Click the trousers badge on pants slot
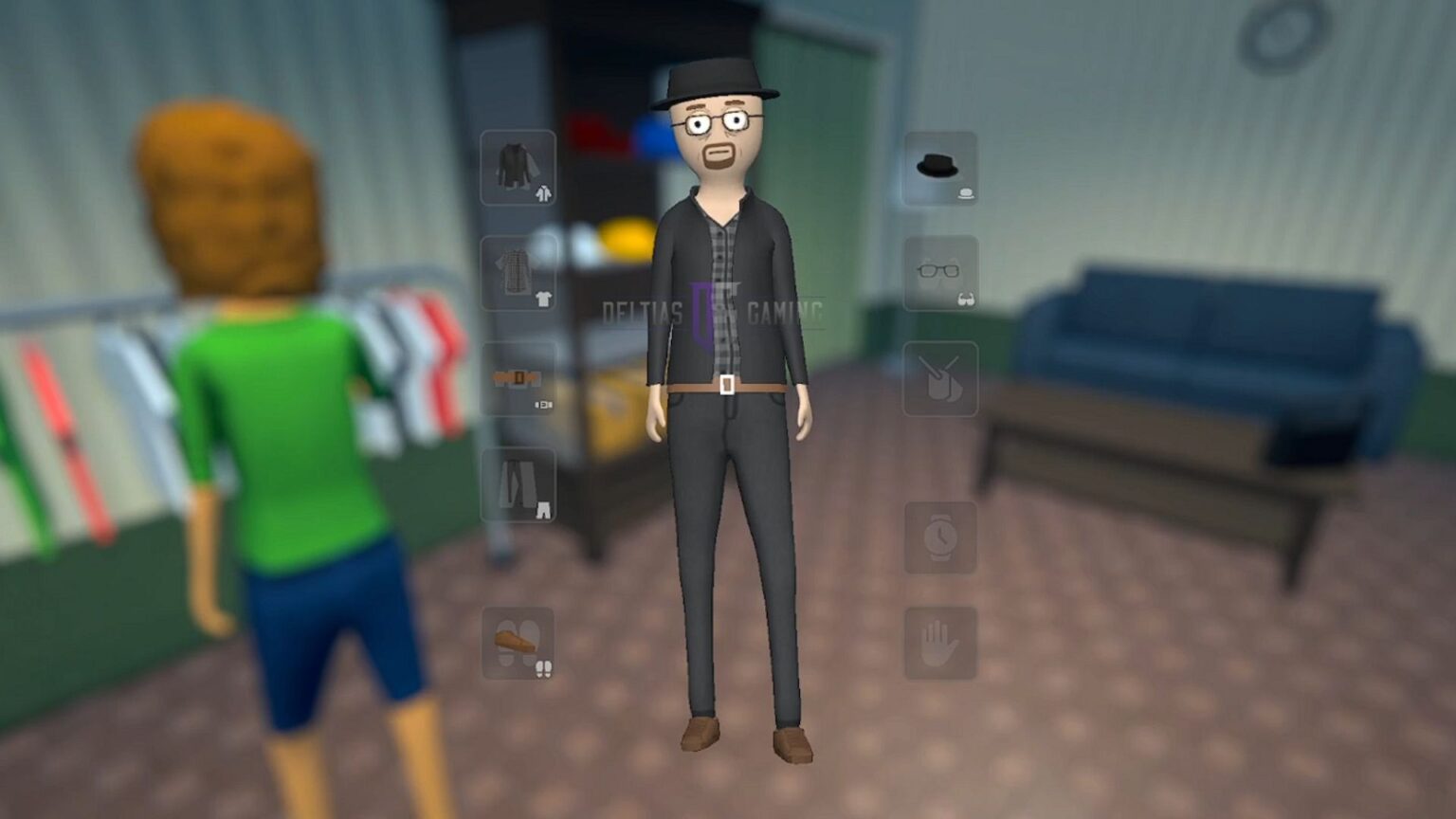Screen dimensions: 1456x819 [541, 508]
